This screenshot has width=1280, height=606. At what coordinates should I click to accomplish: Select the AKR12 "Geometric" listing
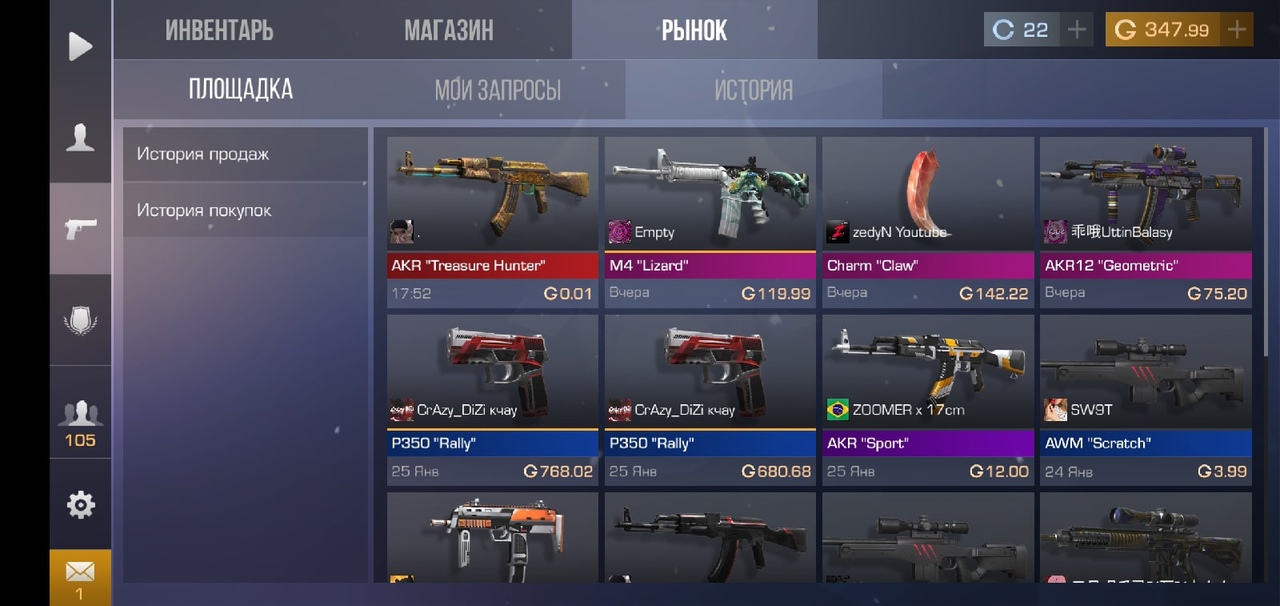click(x=1146, y=222)
